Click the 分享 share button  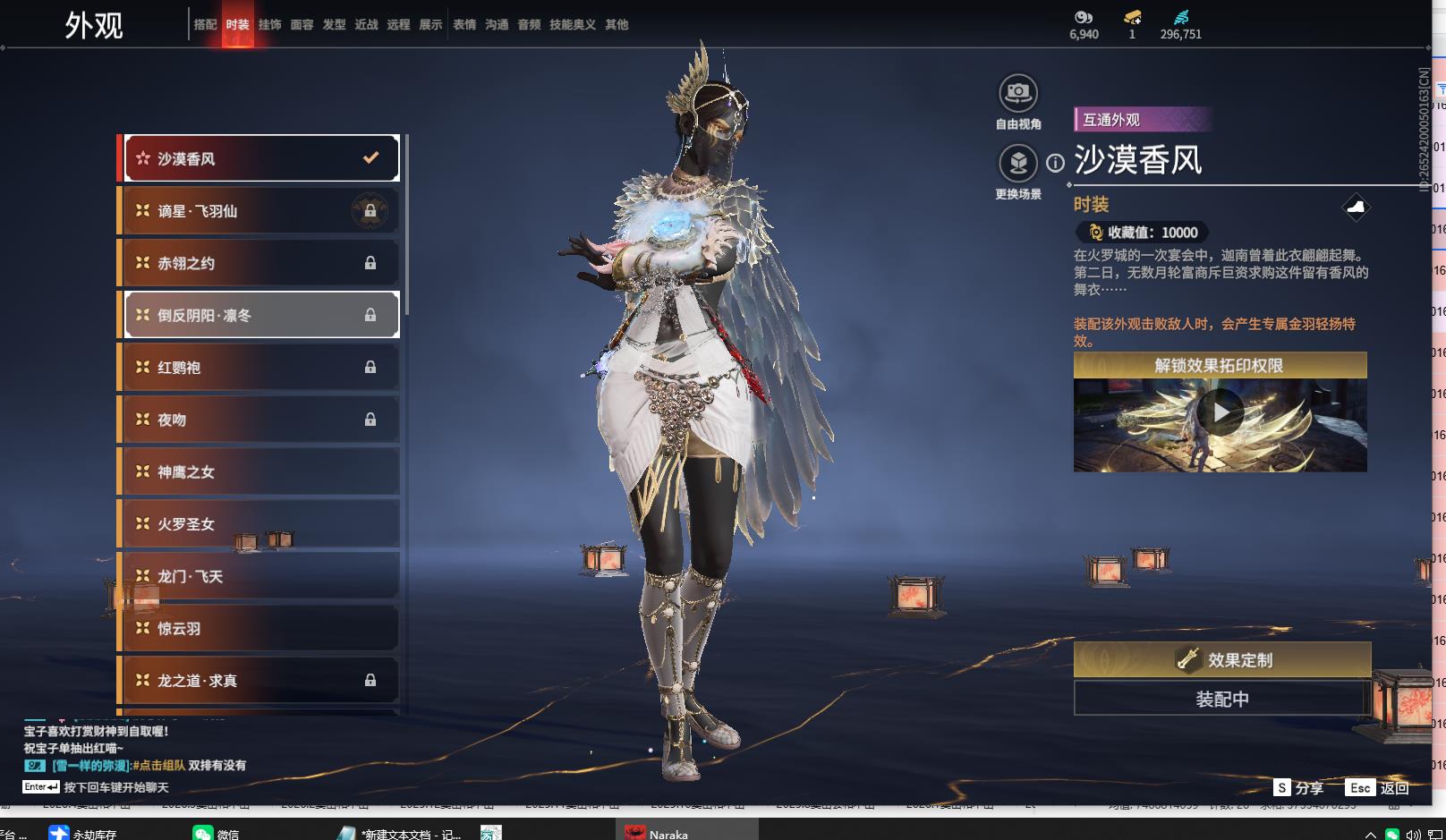(x=1298, y=788)
